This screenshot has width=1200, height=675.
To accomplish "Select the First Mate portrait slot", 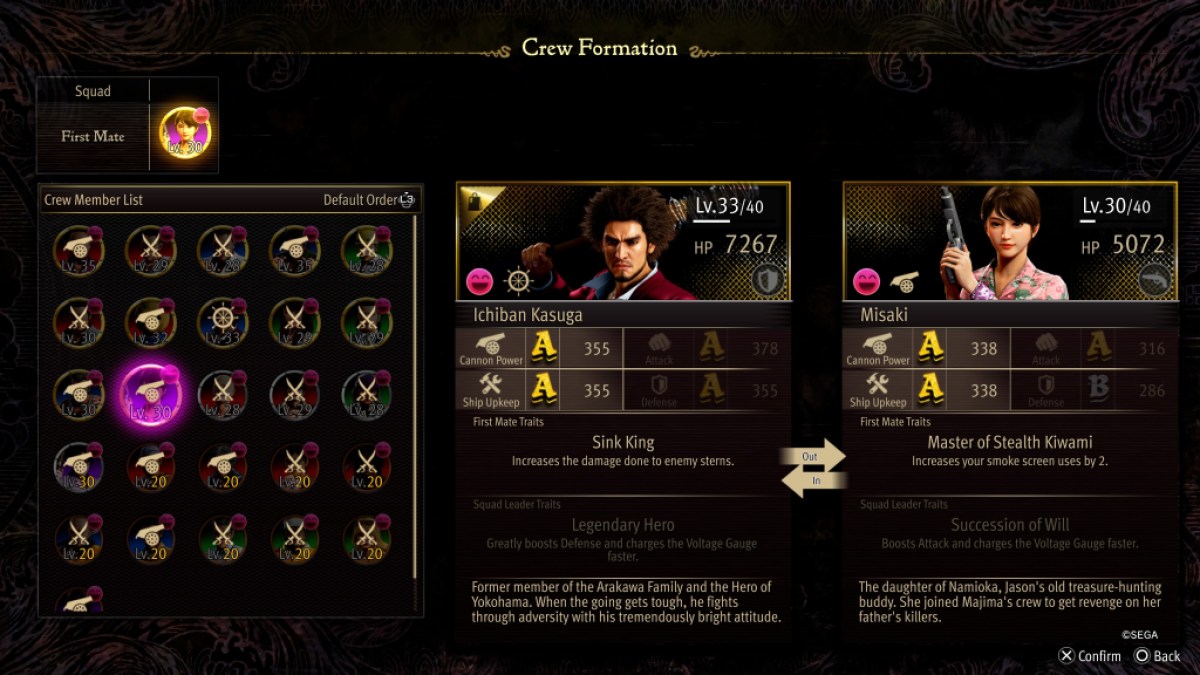I will [x=185, y=134].
